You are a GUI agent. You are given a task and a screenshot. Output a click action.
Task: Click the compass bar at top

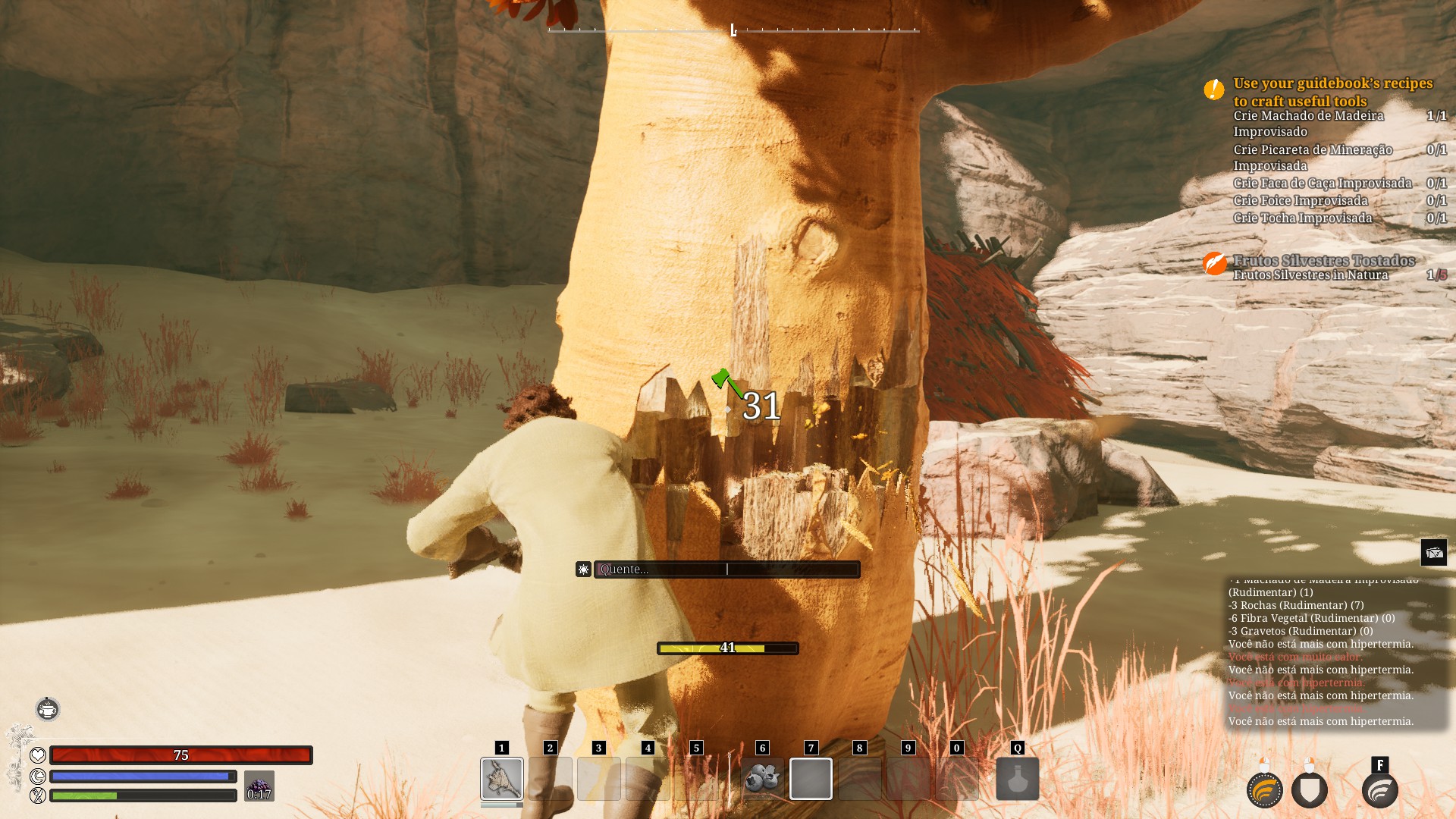(733, 30)
